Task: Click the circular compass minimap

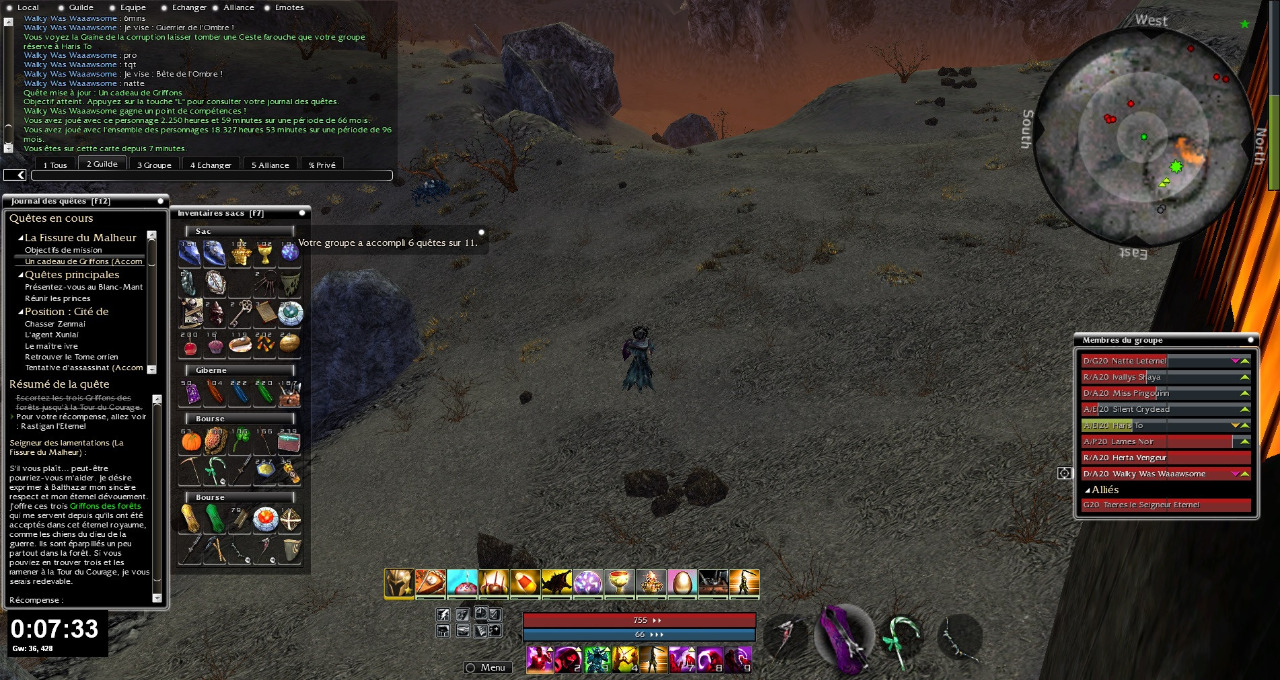Action: click(1142, 135)
